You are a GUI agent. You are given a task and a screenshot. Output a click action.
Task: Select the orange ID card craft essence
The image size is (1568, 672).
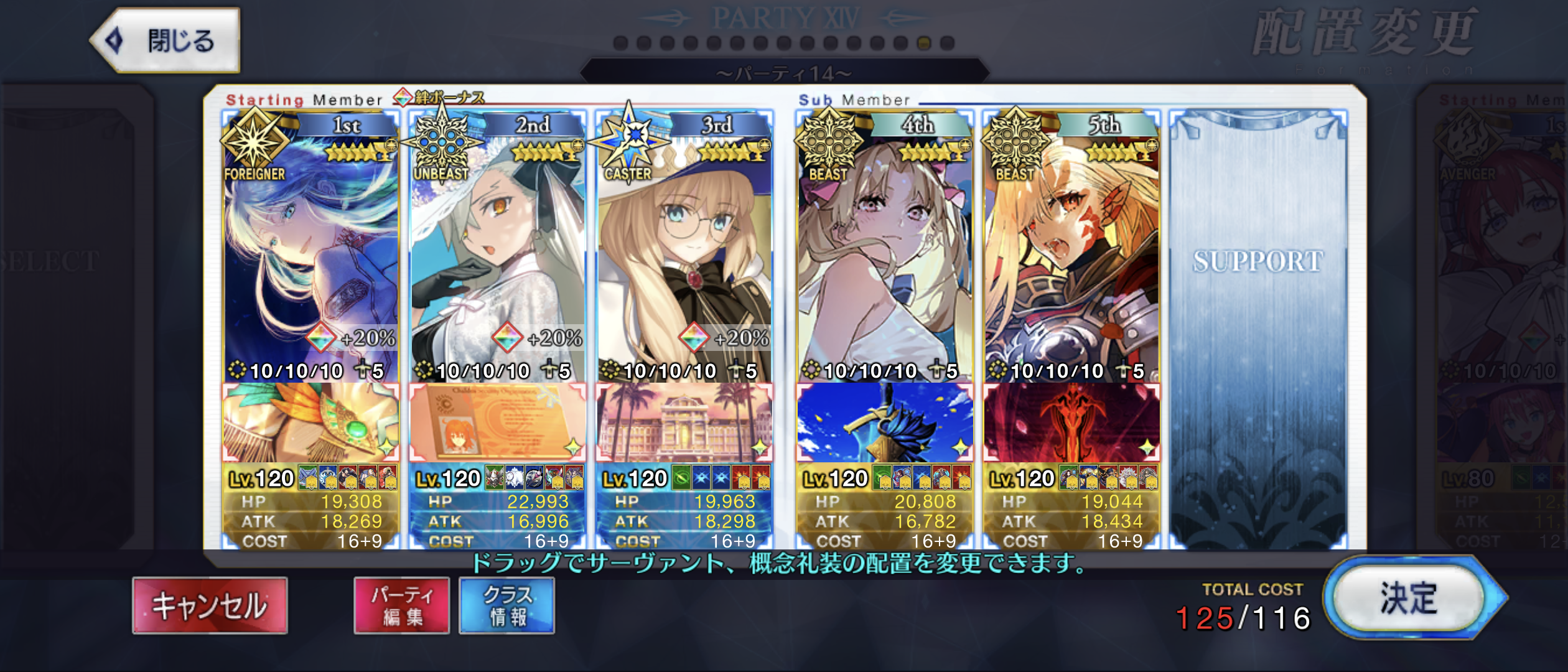click(497, 423)
